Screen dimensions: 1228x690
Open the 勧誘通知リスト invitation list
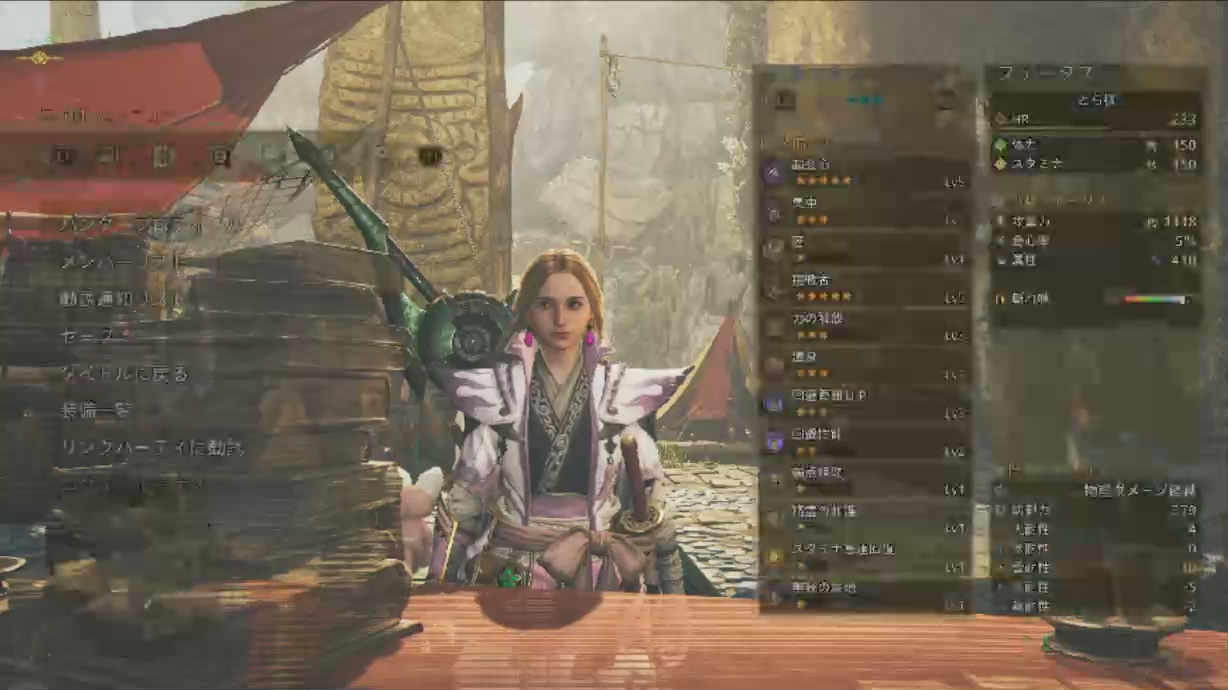pos(122,298)
